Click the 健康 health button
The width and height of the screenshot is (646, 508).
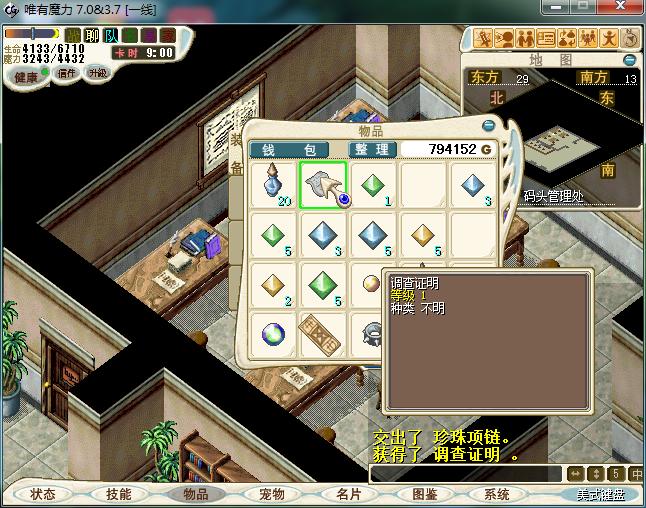(25, 77)
